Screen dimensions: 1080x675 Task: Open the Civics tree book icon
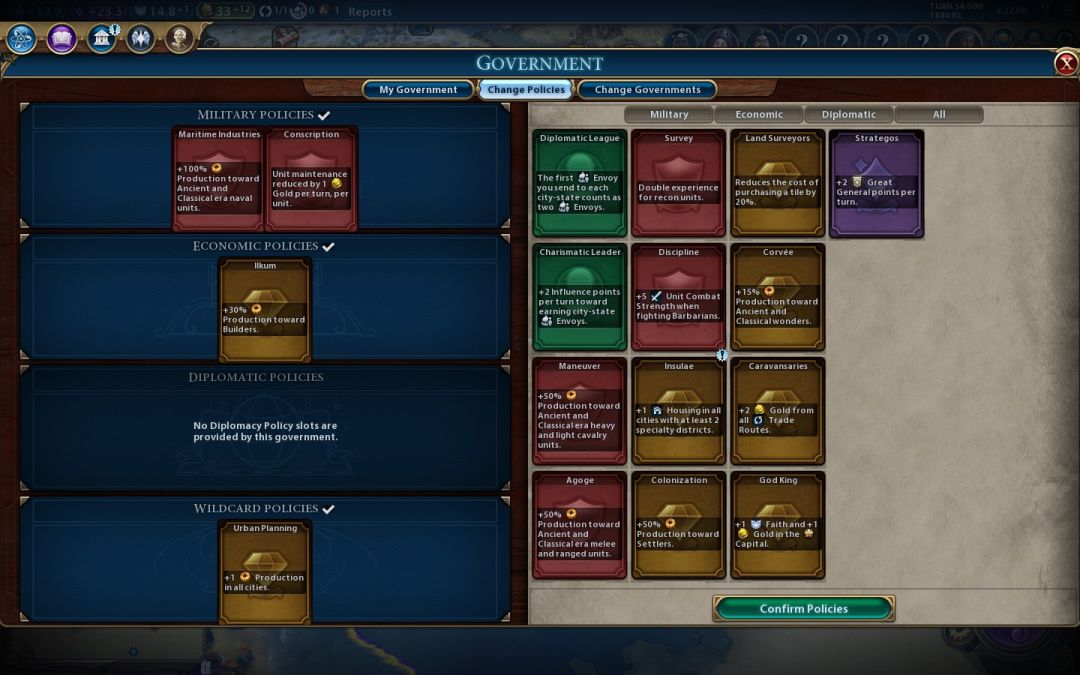click(x=61, y=39)
